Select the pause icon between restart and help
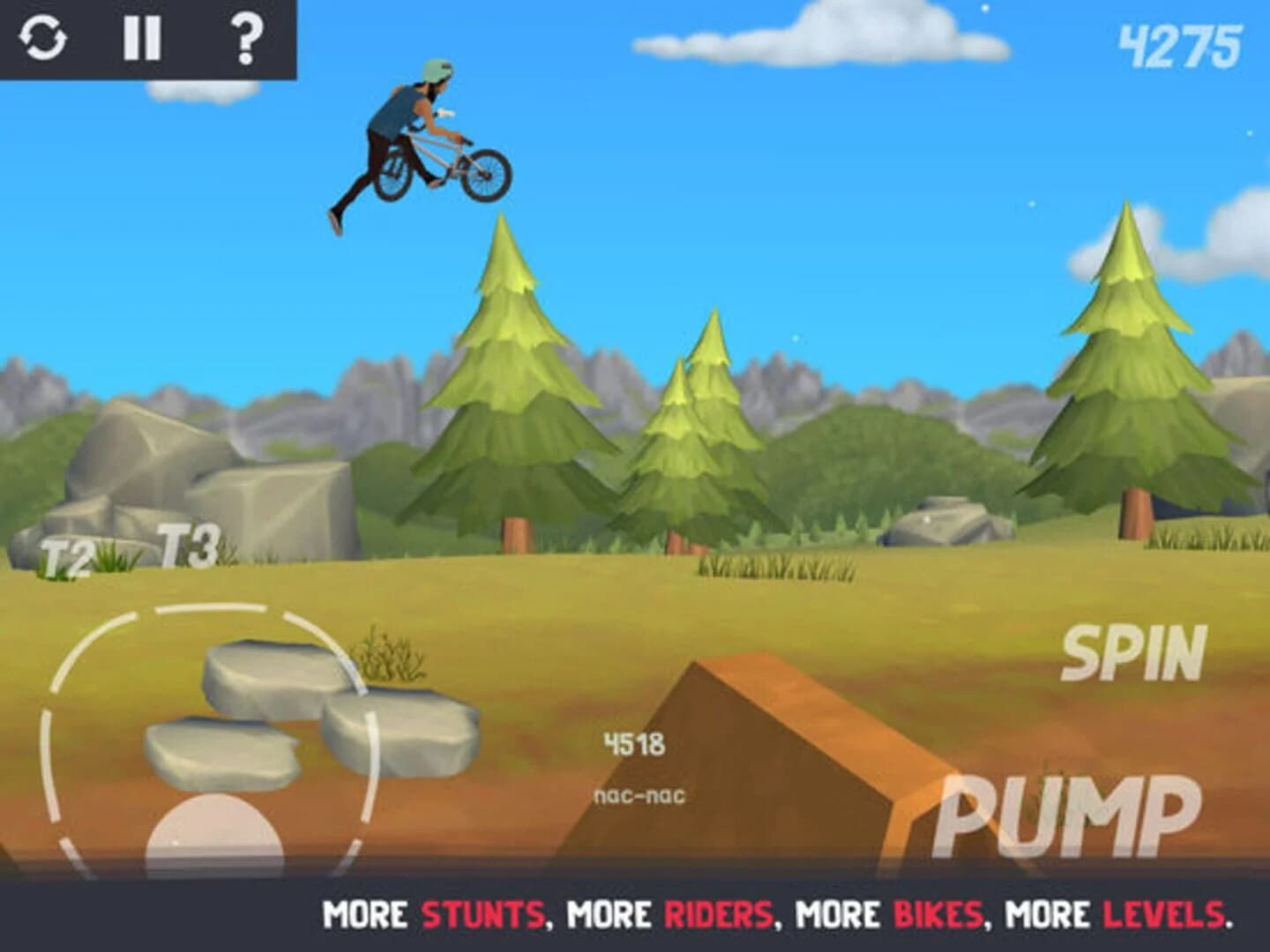The image size is (1270, 952). 144,39
